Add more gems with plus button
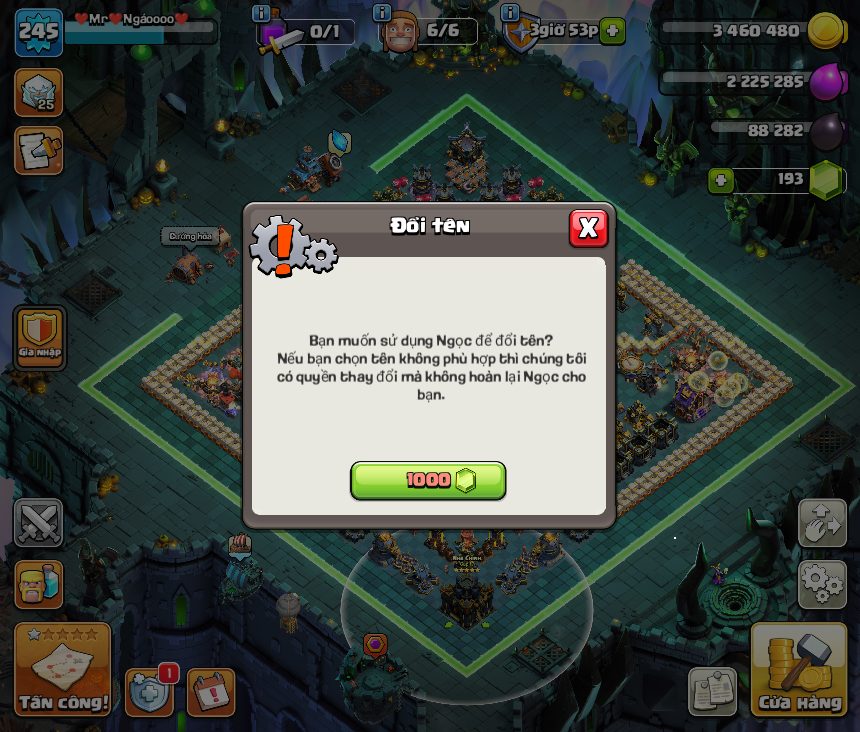 coord(720,181)
